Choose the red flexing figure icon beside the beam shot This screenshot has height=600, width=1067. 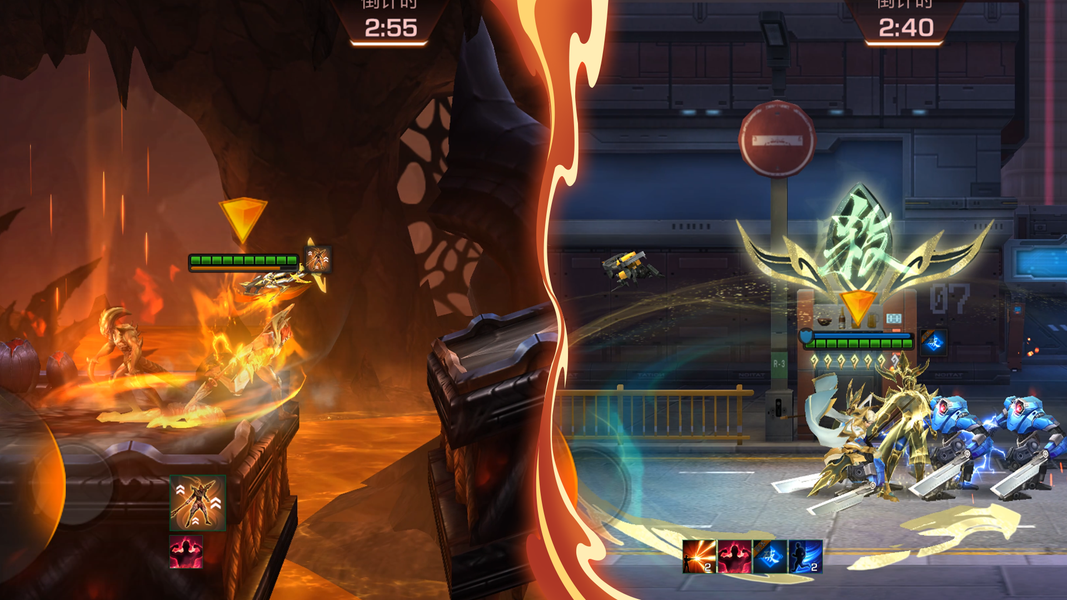[x=735, y=557]
